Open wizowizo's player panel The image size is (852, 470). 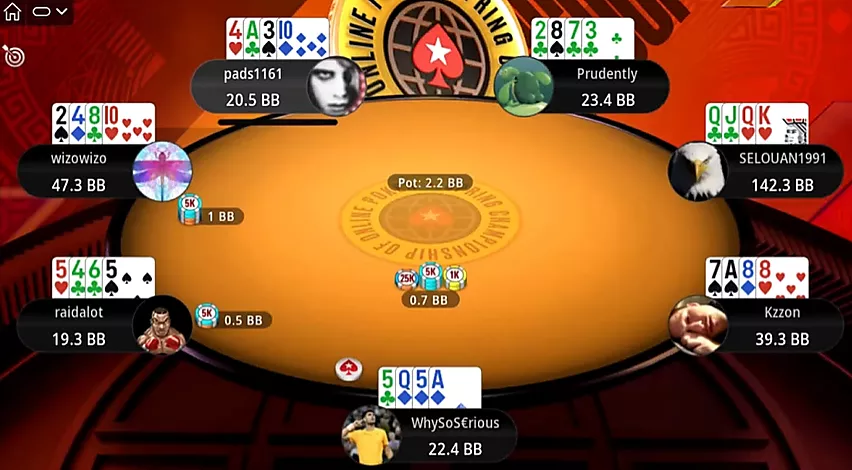coord(78,171)
